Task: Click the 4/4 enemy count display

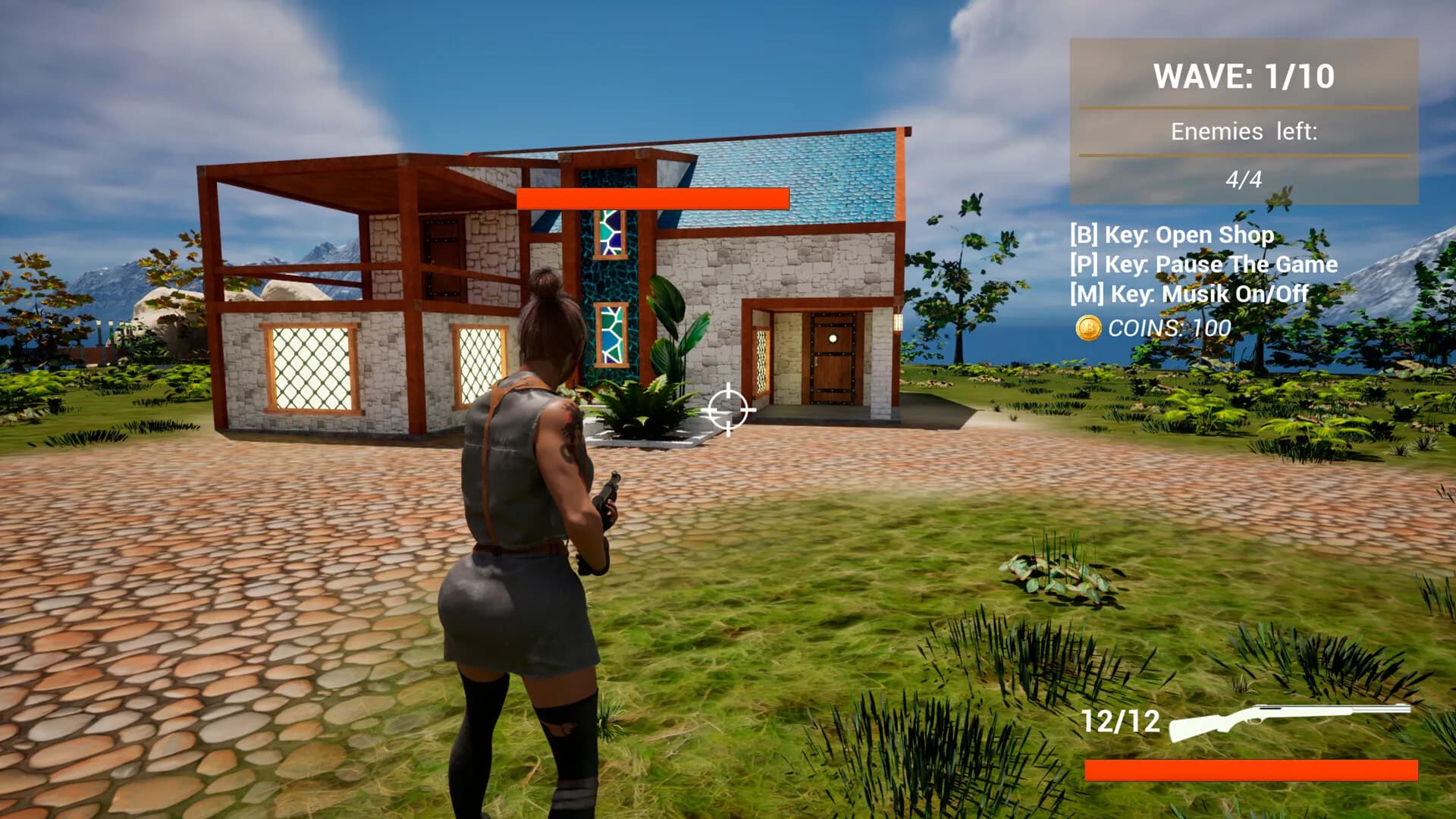Action: click(1244, 179)
